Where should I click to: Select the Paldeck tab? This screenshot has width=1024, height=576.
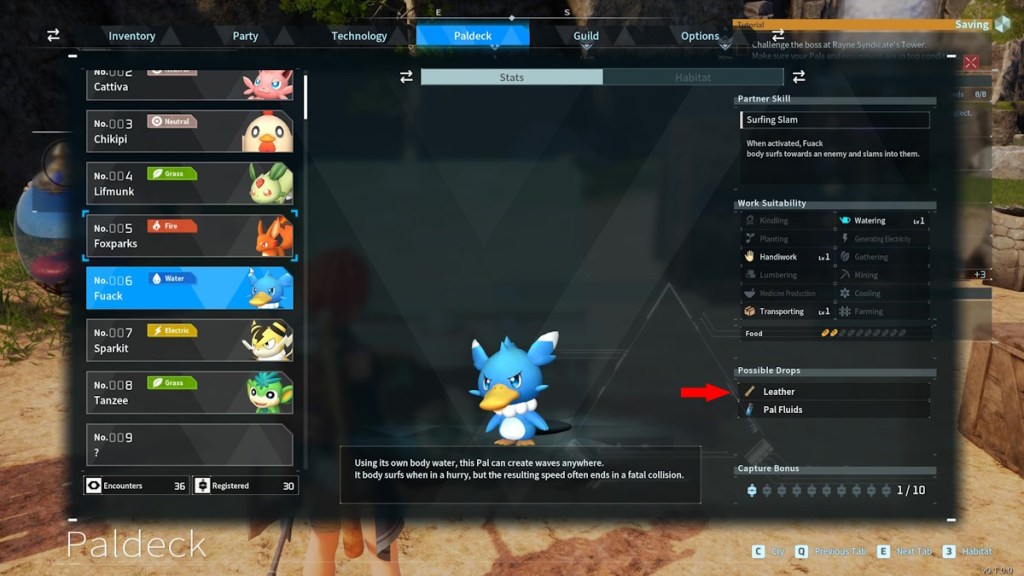[x=472, y=36]
